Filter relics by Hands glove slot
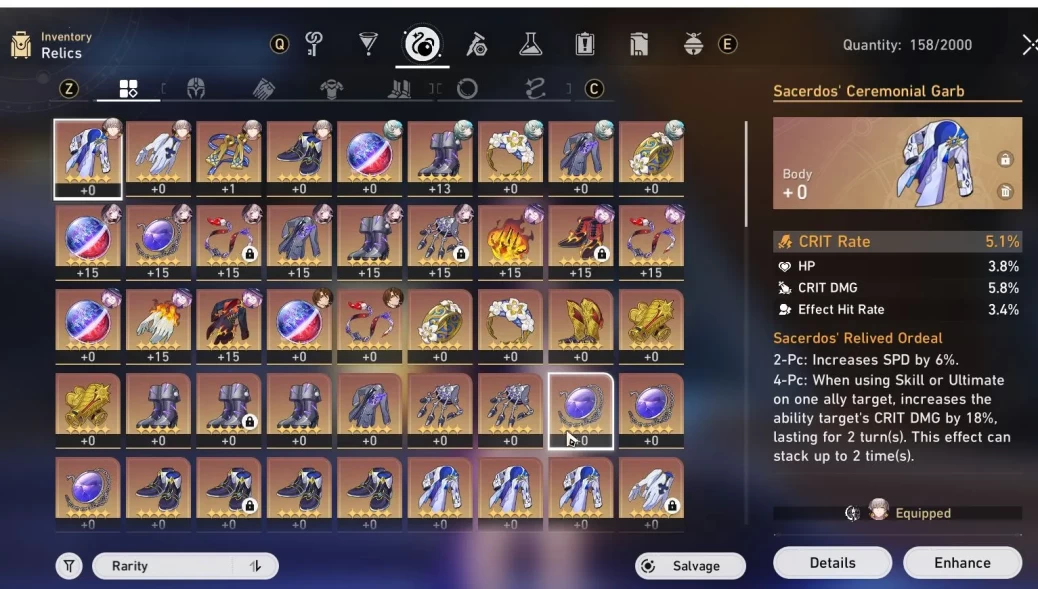This screenshot has height=589, width=1038. click(263, 89)
